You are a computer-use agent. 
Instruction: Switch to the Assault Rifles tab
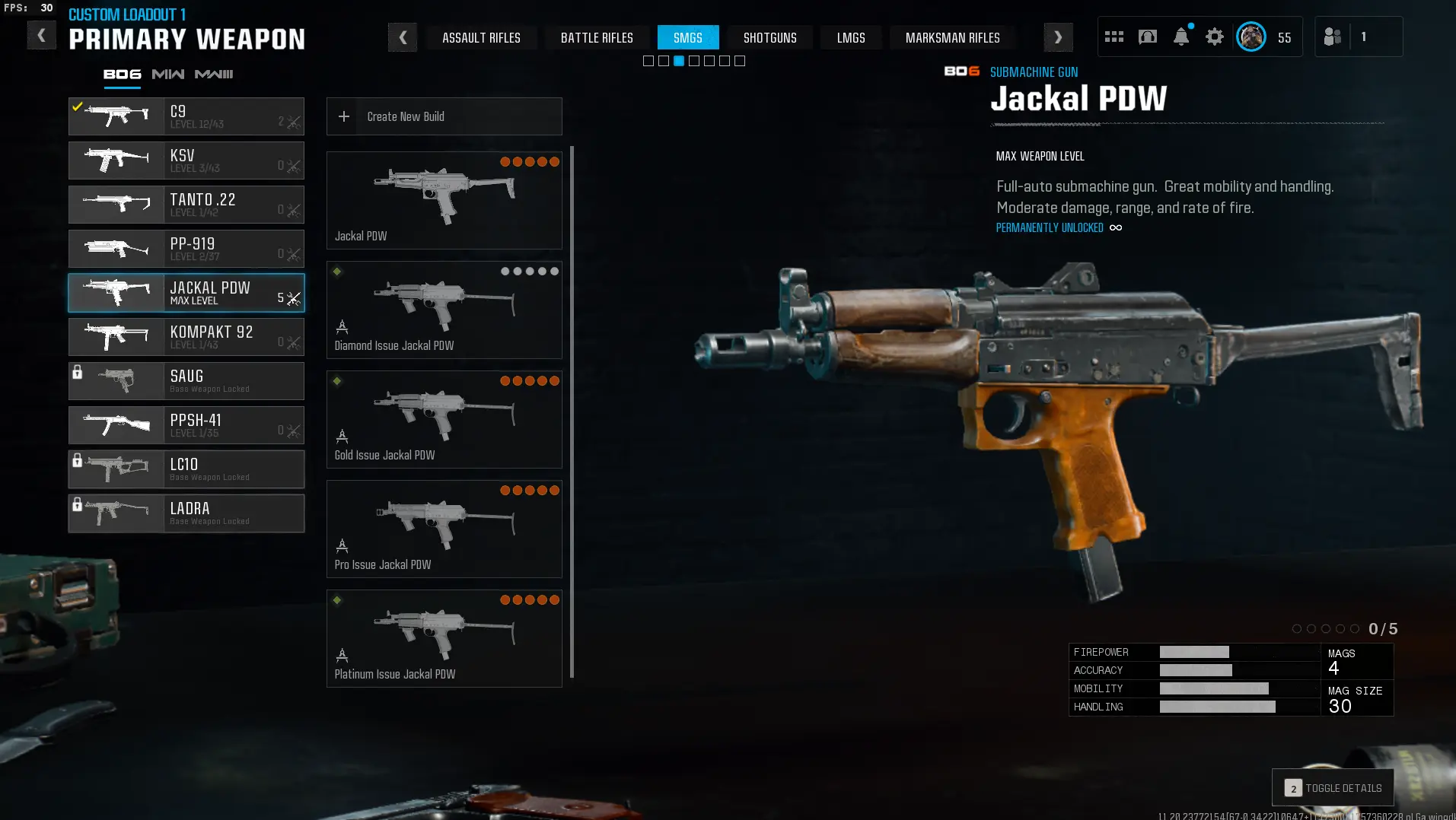[481, 37]
